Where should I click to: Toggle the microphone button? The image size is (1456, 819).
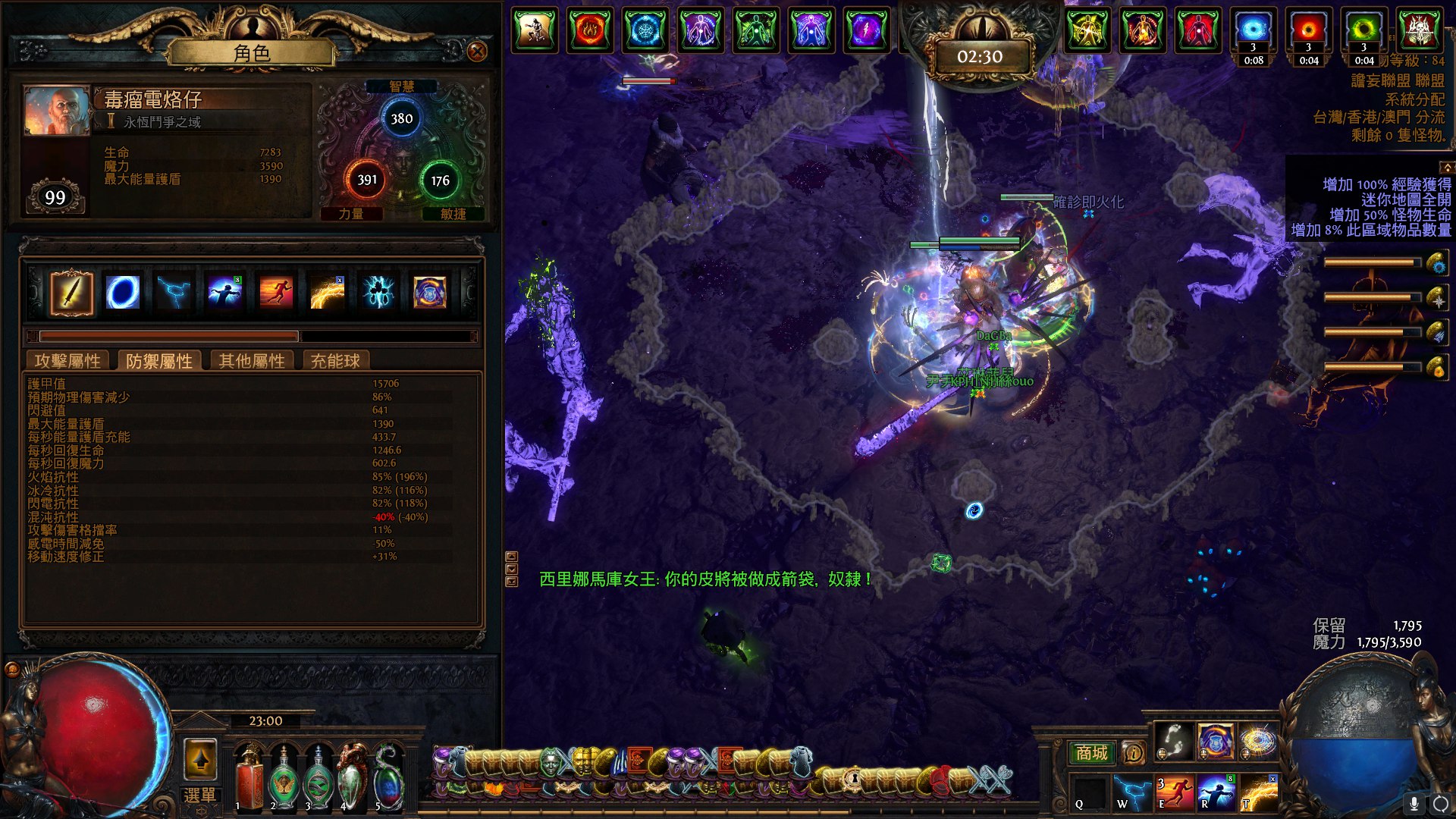tap(1414, 803)
